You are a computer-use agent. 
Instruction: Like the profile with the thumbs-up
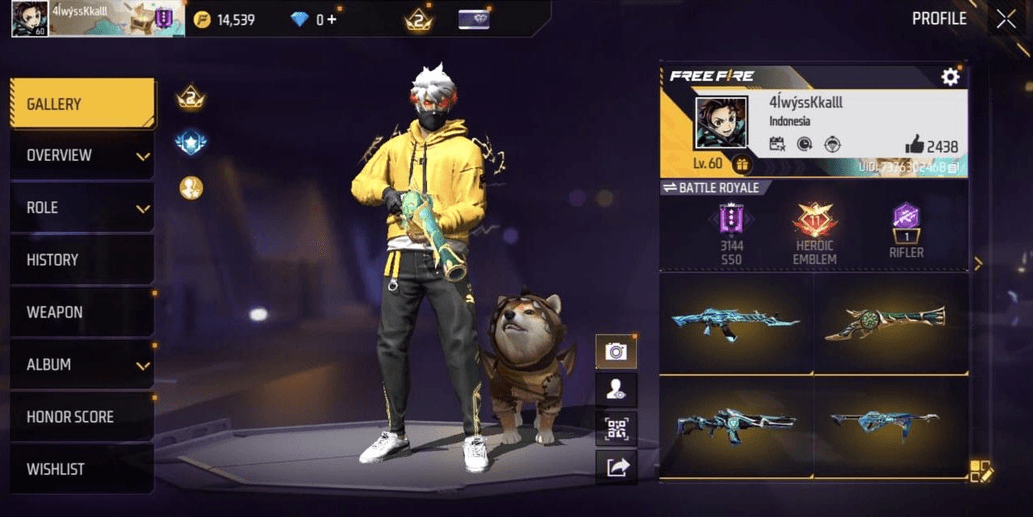pos(913,145)
